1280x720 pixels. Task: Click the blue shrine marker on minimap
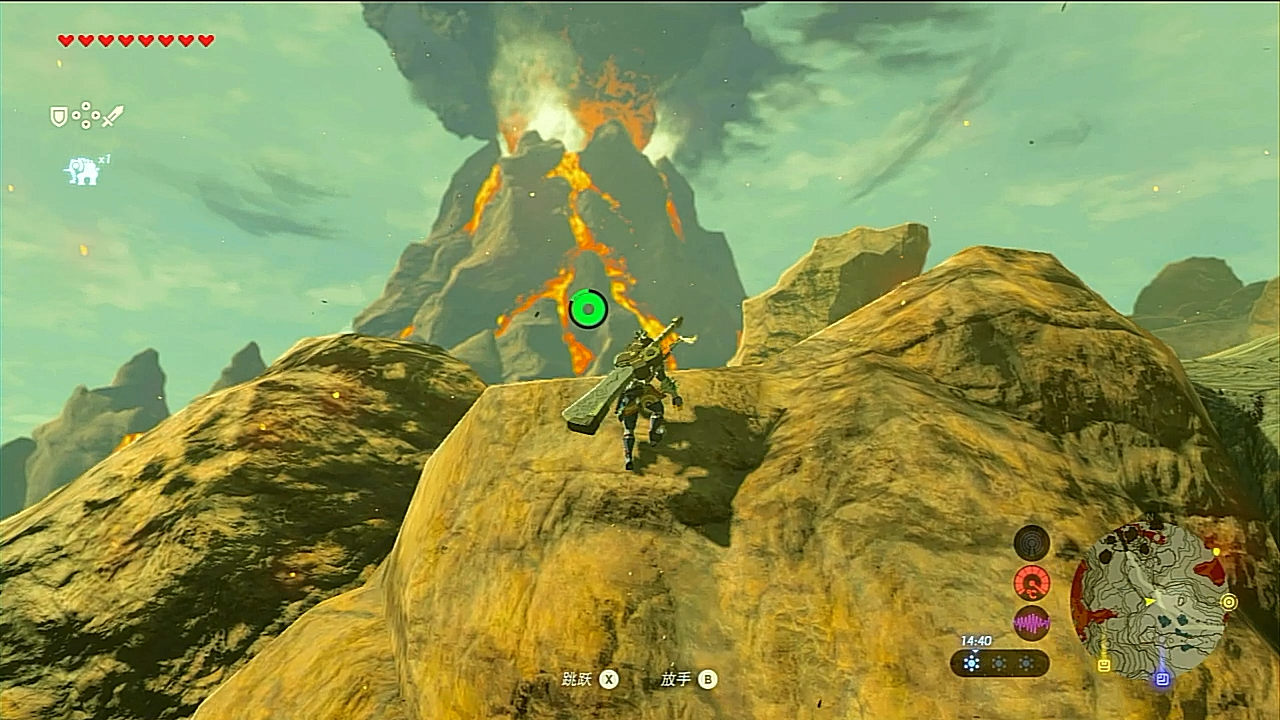click(1162, 678)
